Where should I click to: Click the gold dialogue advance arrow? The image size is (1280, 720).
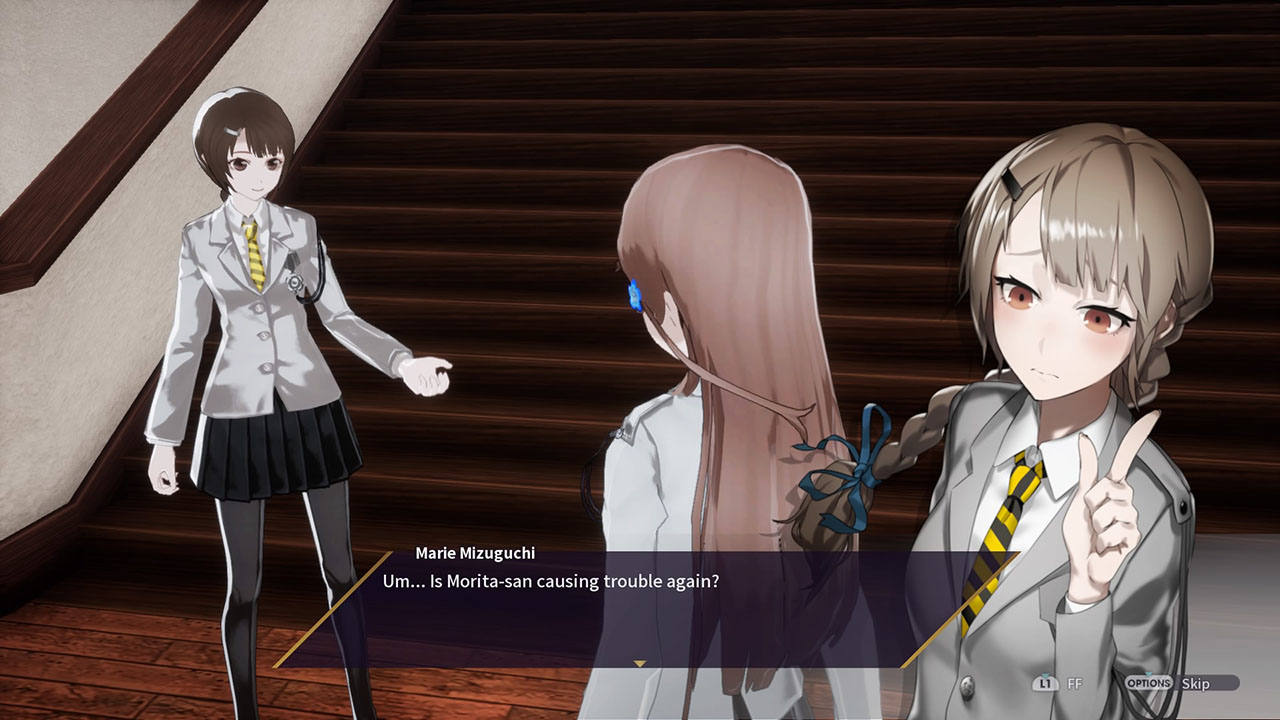pyautogui.click(x=640, y=663)
